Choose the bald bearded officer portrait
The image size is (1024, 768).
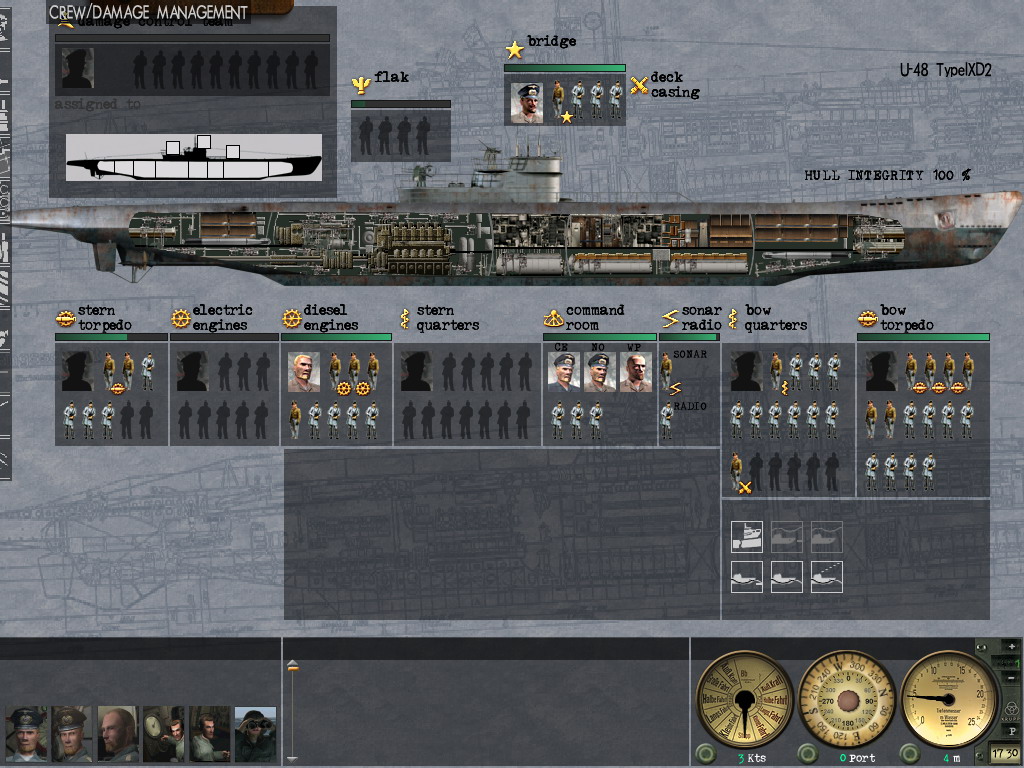[x=117, y=734]
